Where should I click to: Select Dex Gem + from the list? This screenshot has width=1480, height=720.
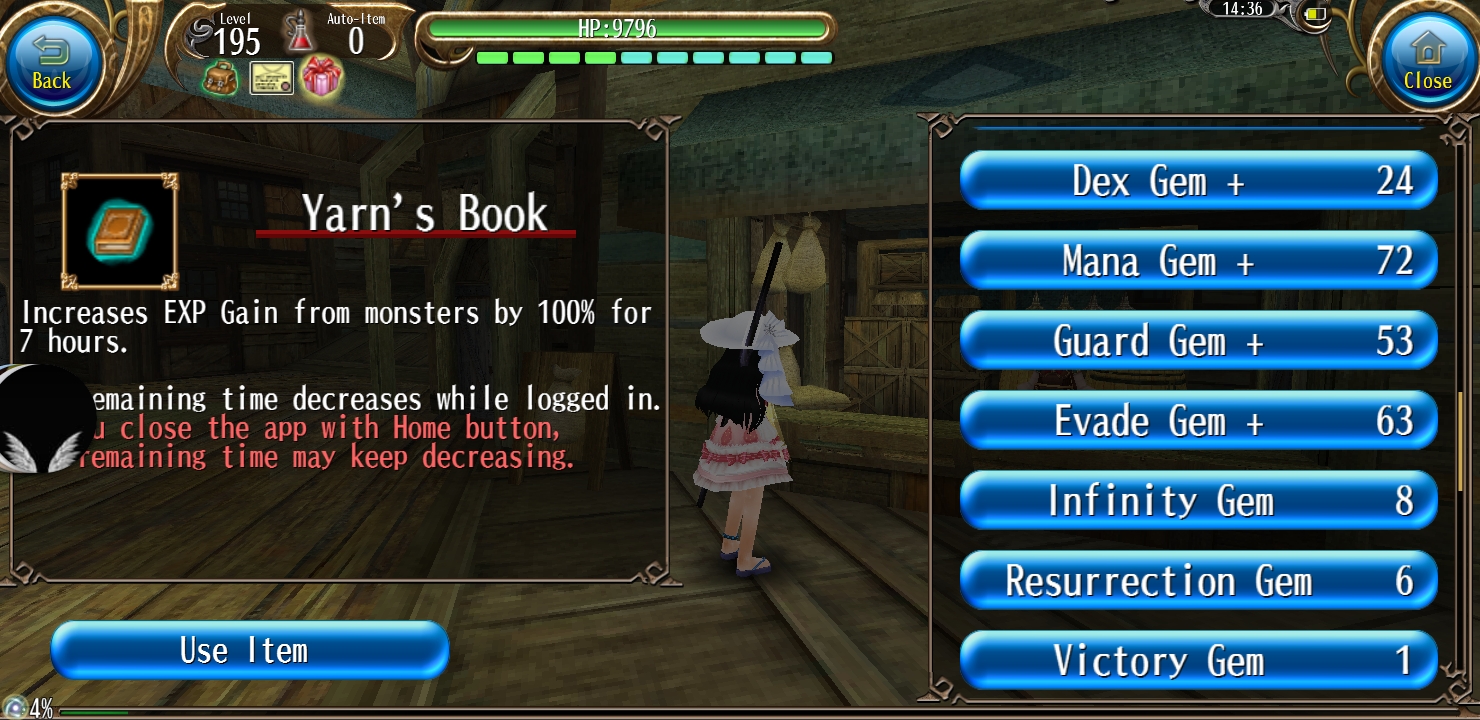pyautogui.click(x=1198, y=181)
